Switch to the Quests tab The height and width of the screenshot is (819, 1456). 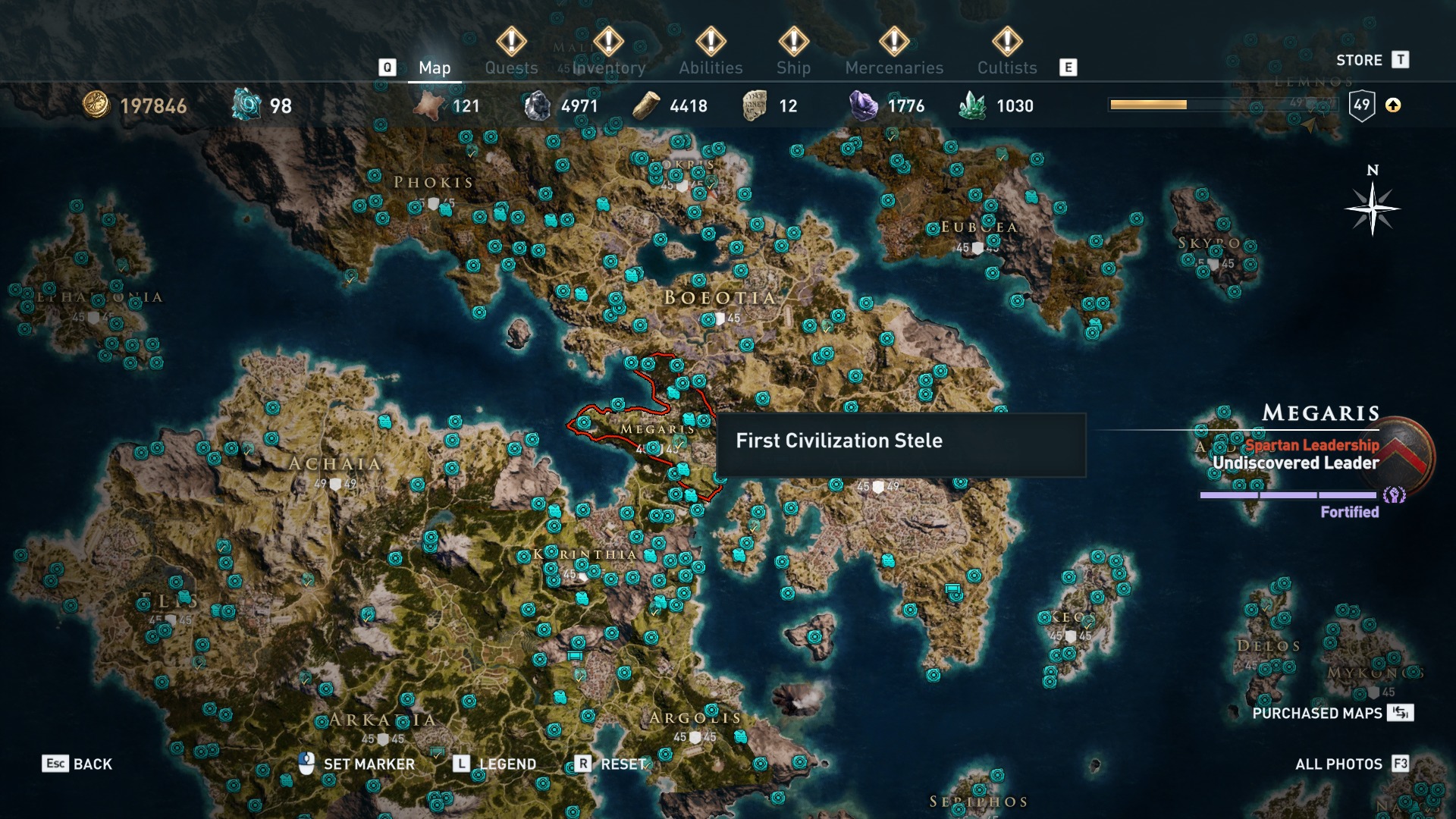click(511, 67)
